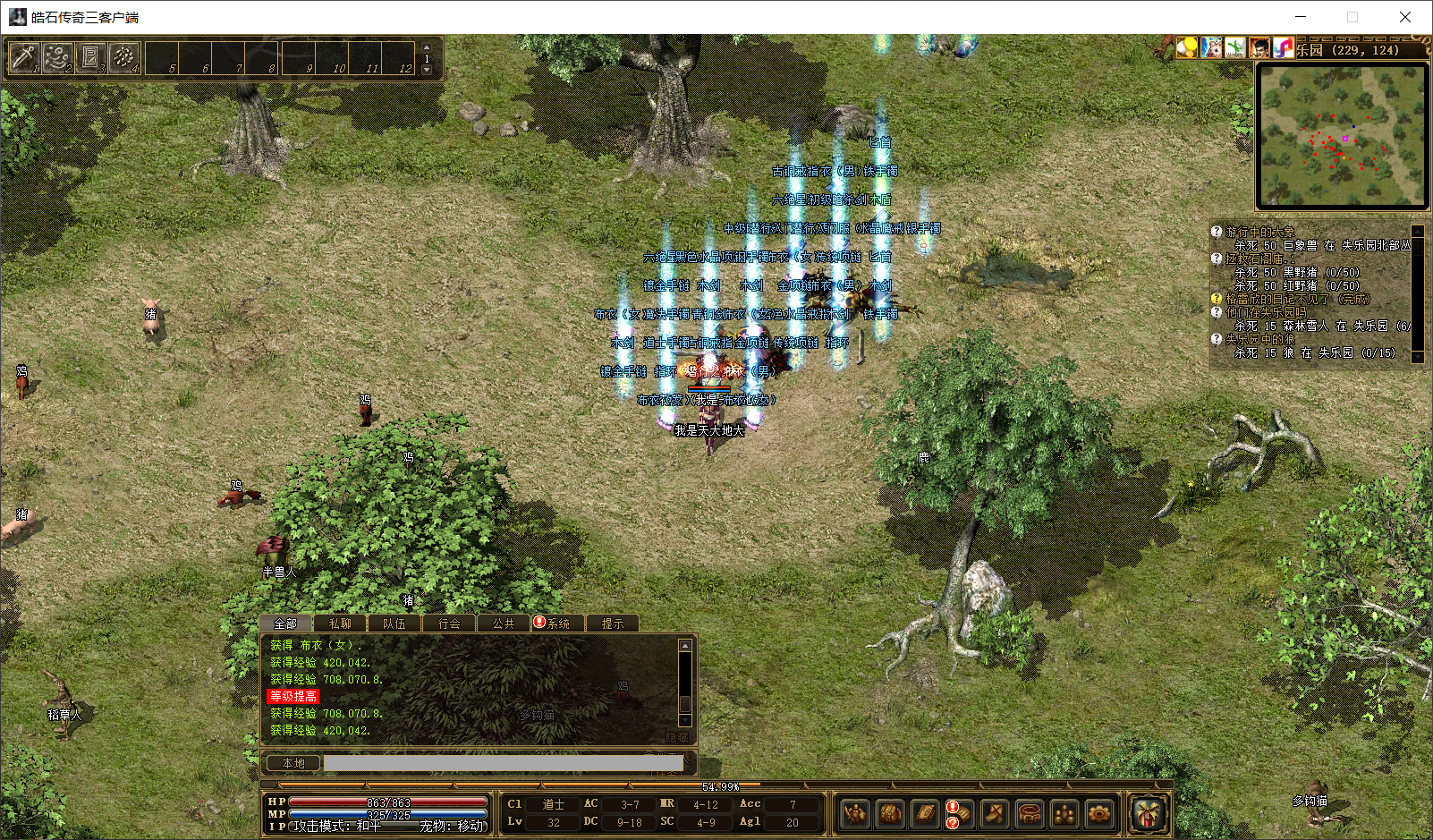Click the hotbar page down arrow
The image size is (1433, 840).
pos(427,70)
